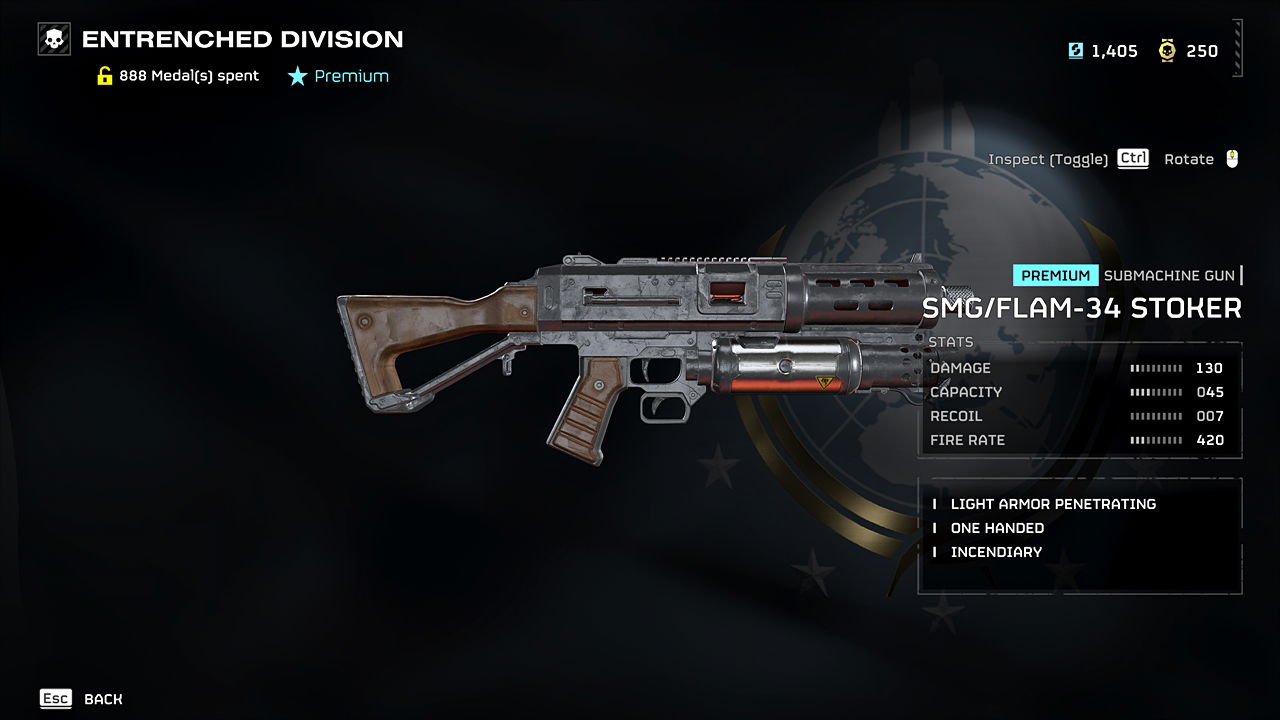
Task: Go back with the Back button
Action: point(82,699)
